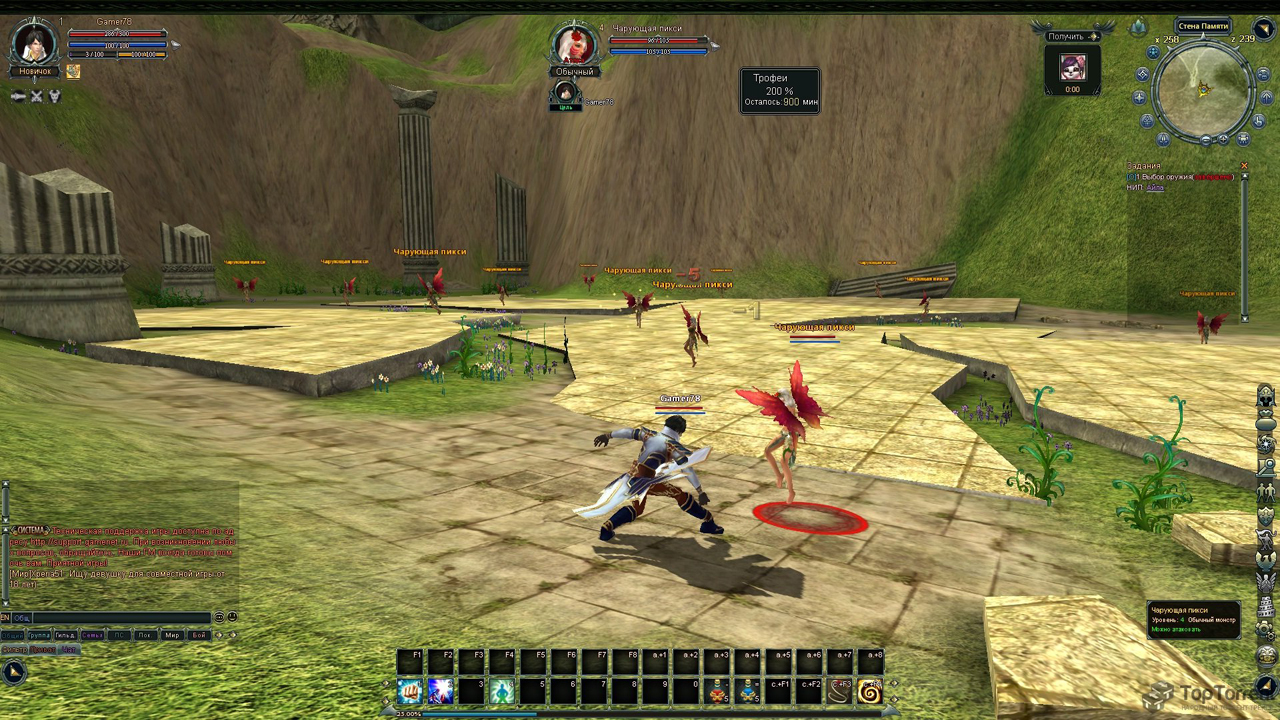Activate the fist punch skill
1280x720 pixels.
(x=410, y=691)
